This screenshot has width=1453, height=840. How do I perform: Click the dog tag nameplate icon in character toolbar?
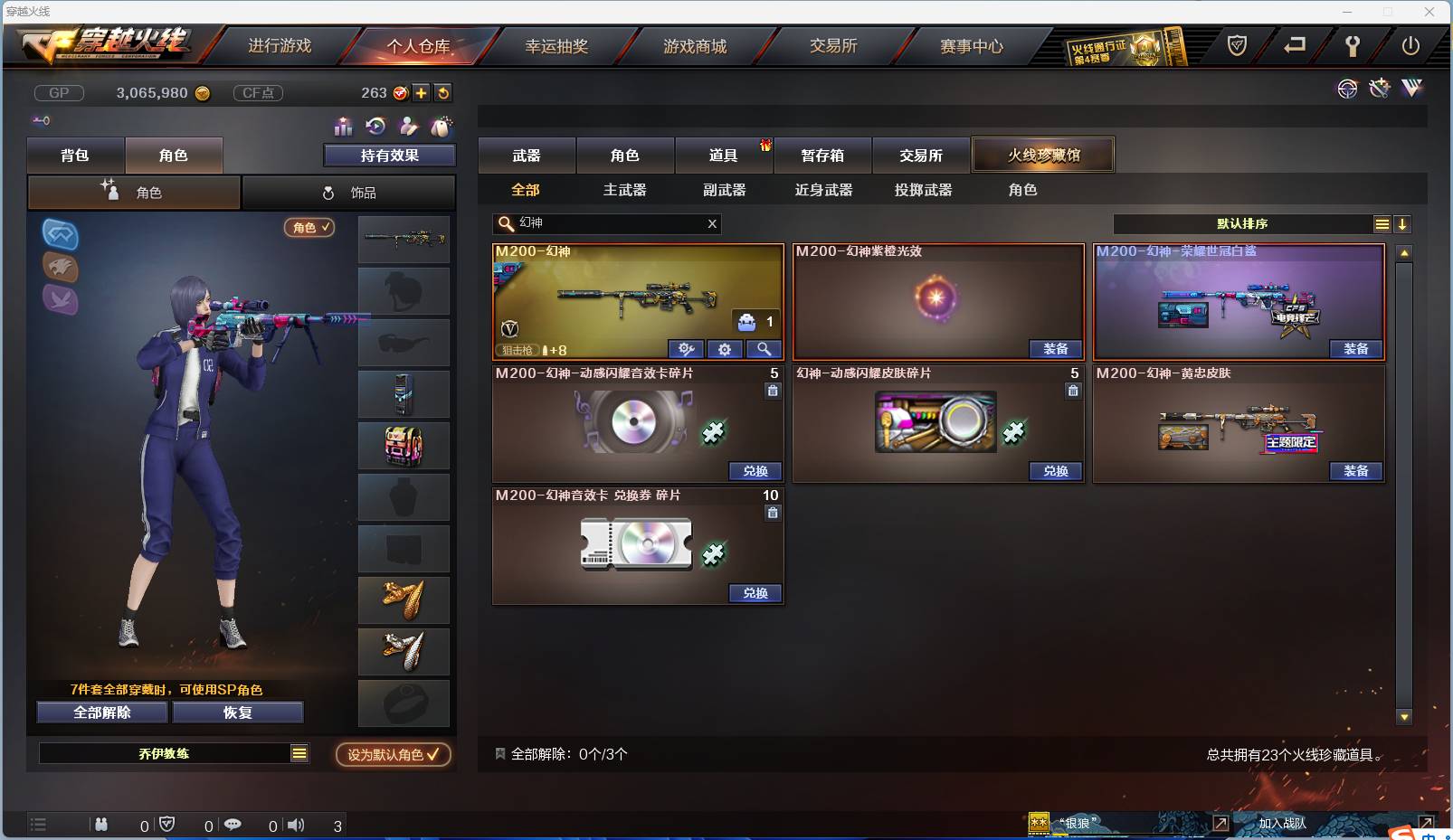(442, 126)
